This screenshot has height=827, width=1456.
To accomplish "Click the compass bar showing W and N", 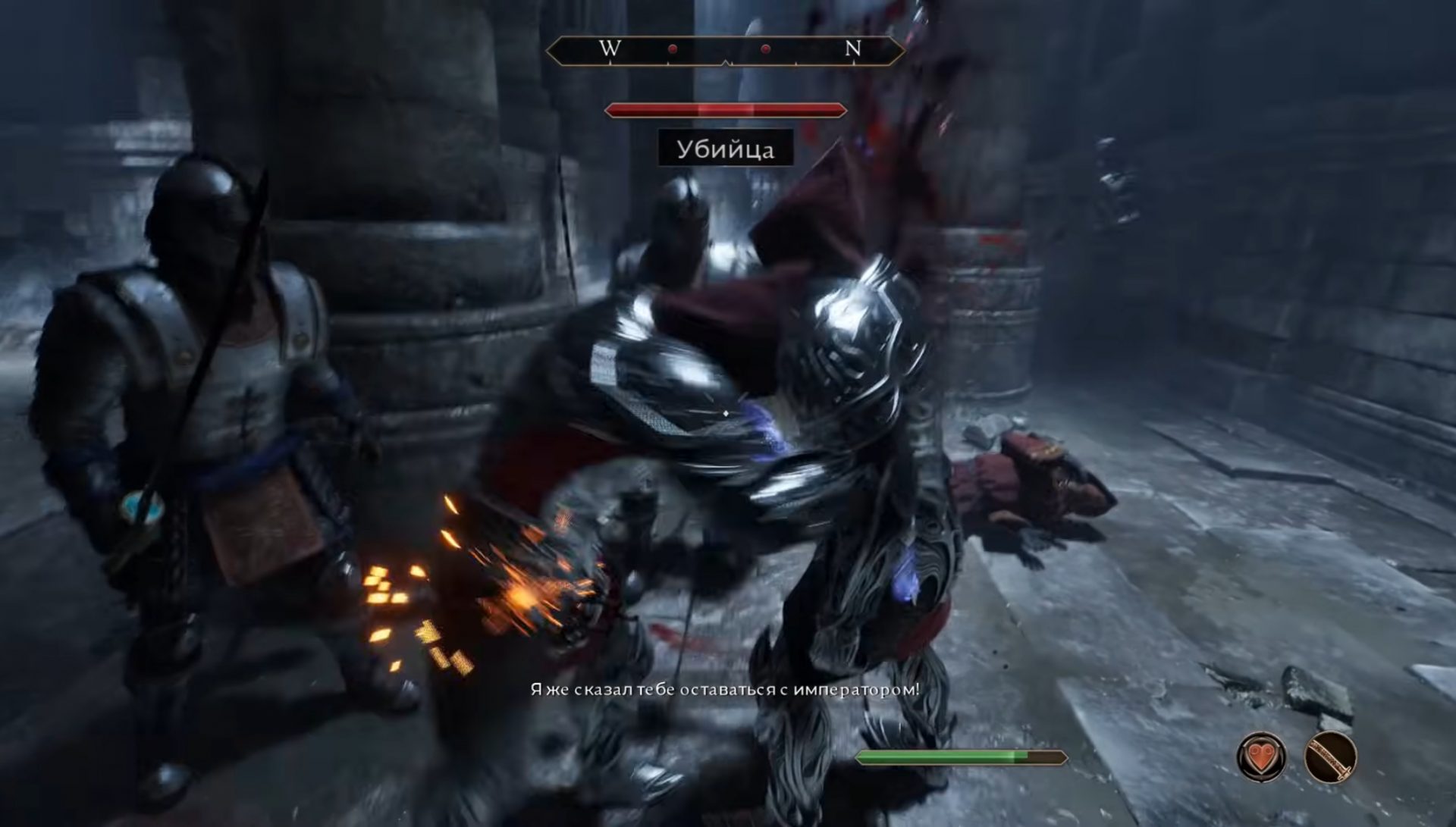I will click(x=725, y=50).
